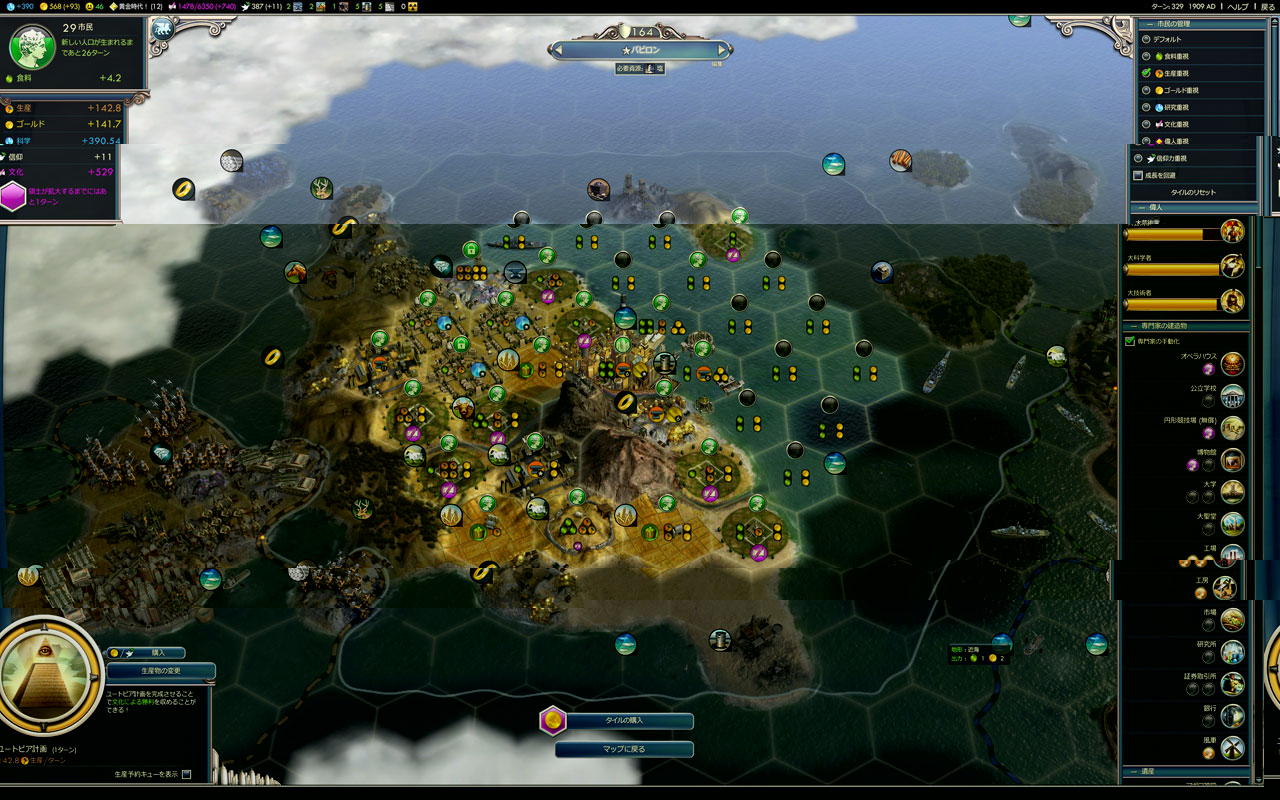Select the 銀行 bank building icon
The height and width of the screenshot is (800, 1280).
click(1232, 715)
